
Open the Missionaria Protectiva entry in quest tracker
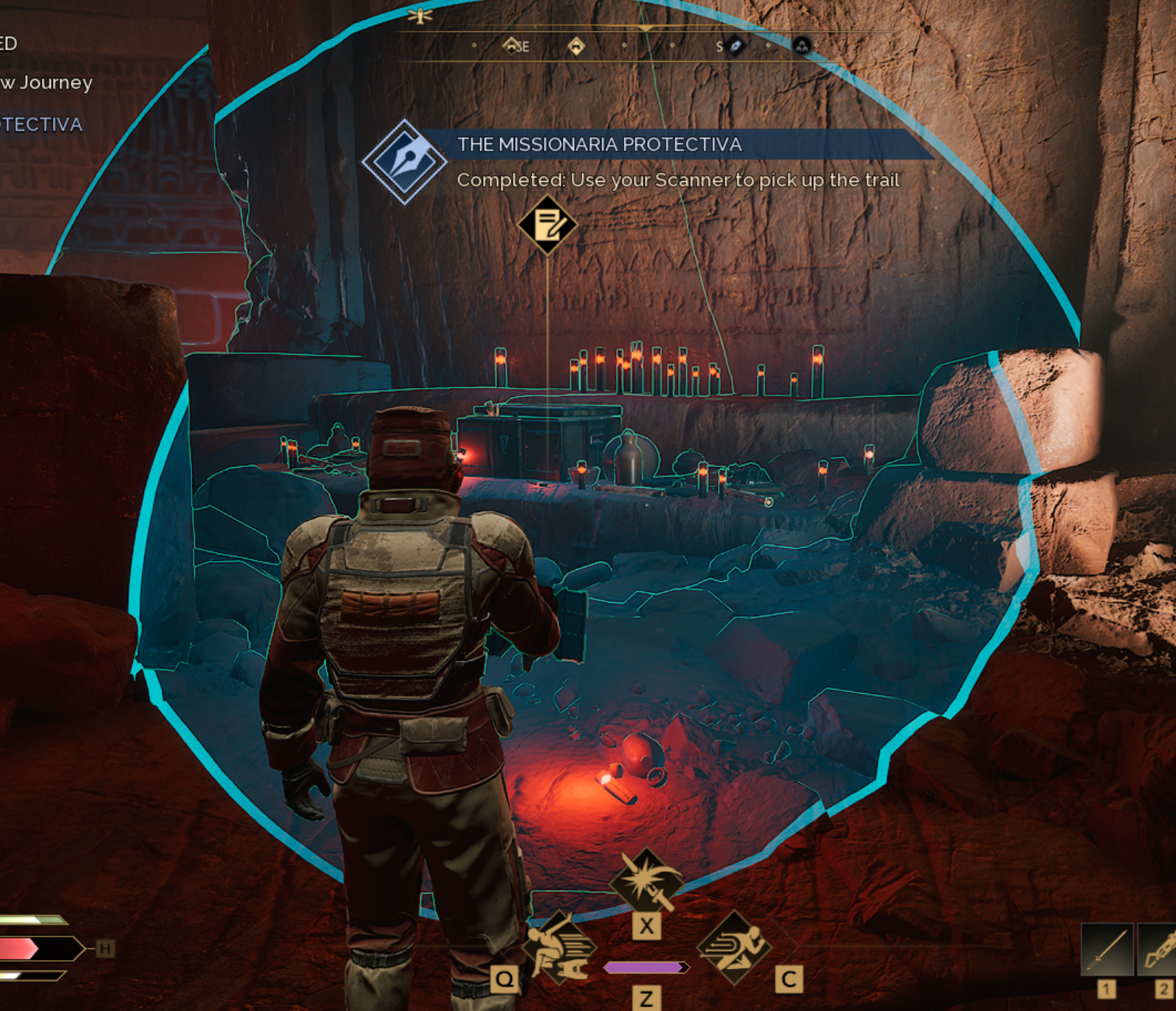coord(41,124)
